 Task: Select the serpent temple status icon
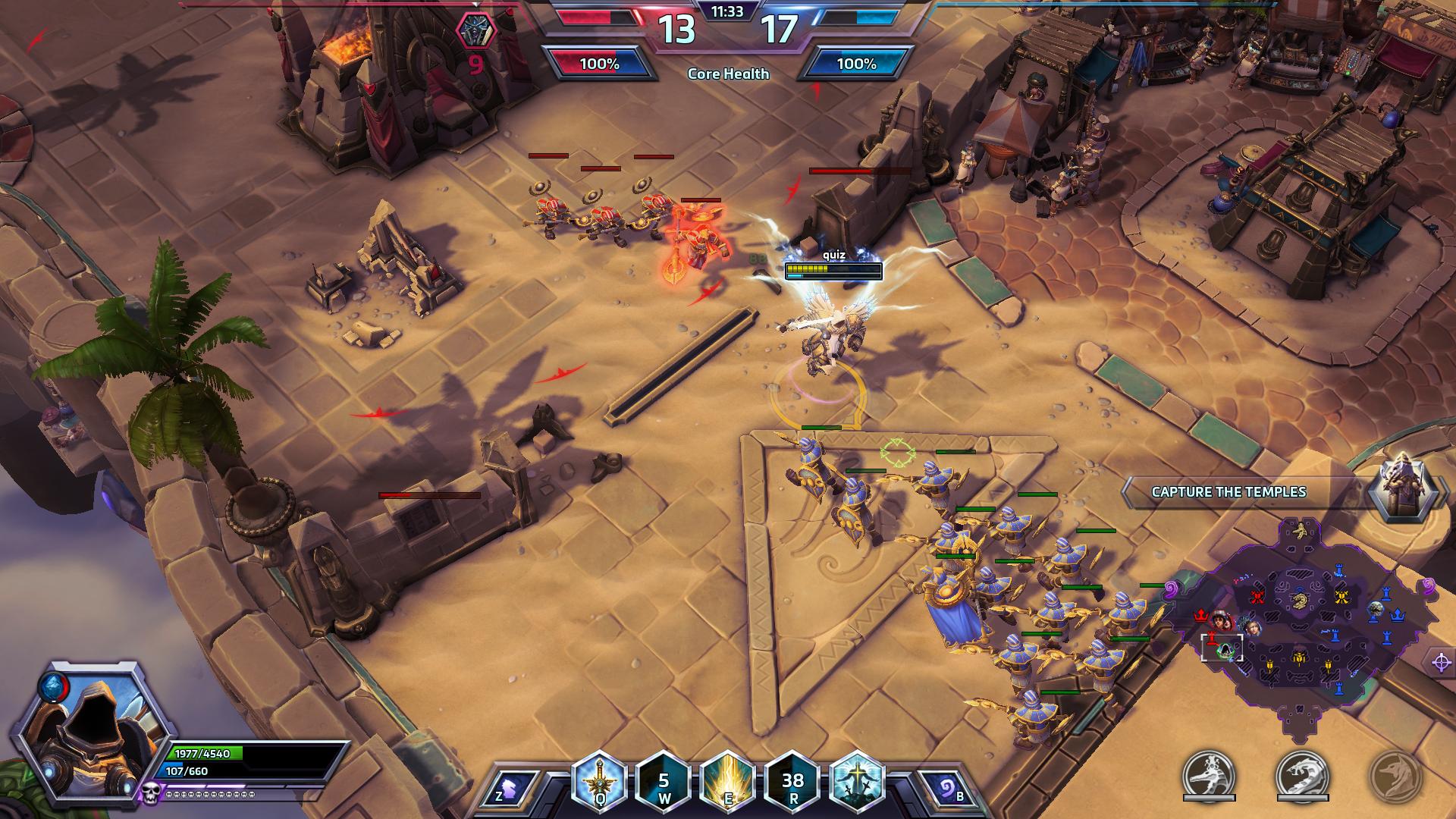1302,775
